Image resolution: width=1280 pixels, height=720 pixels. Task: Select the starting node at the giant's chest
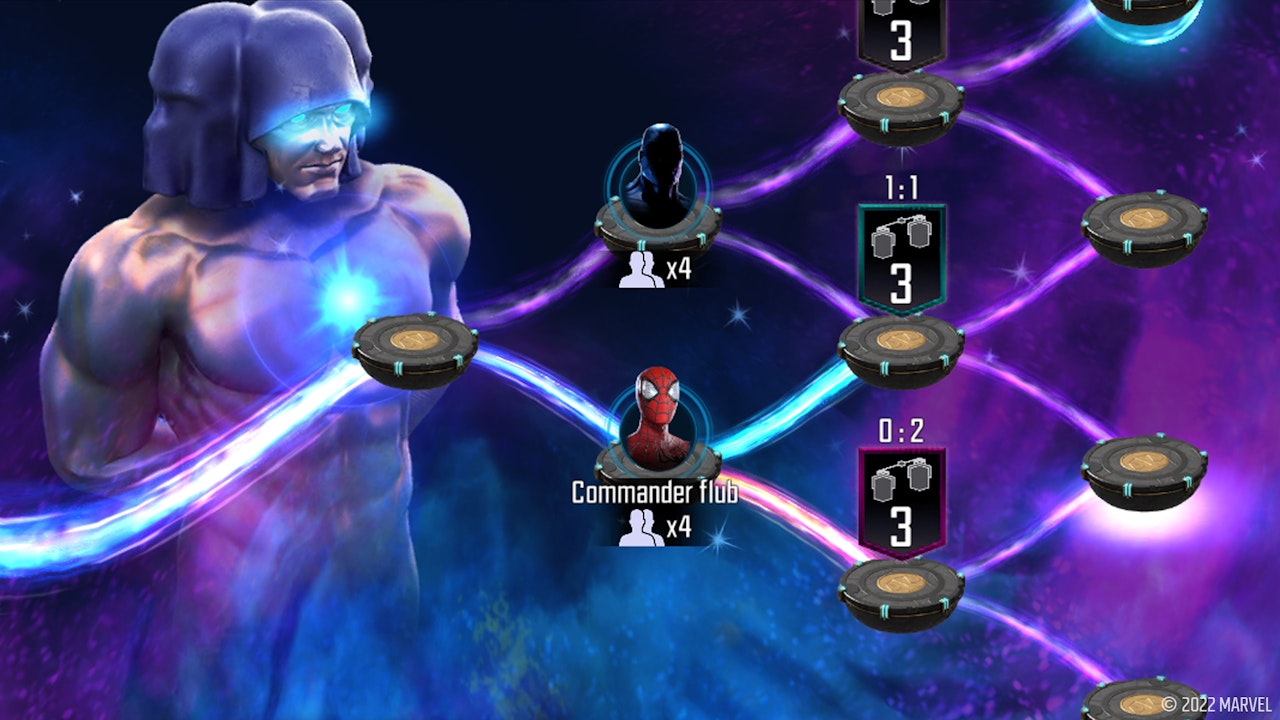(x=415, y=347)
